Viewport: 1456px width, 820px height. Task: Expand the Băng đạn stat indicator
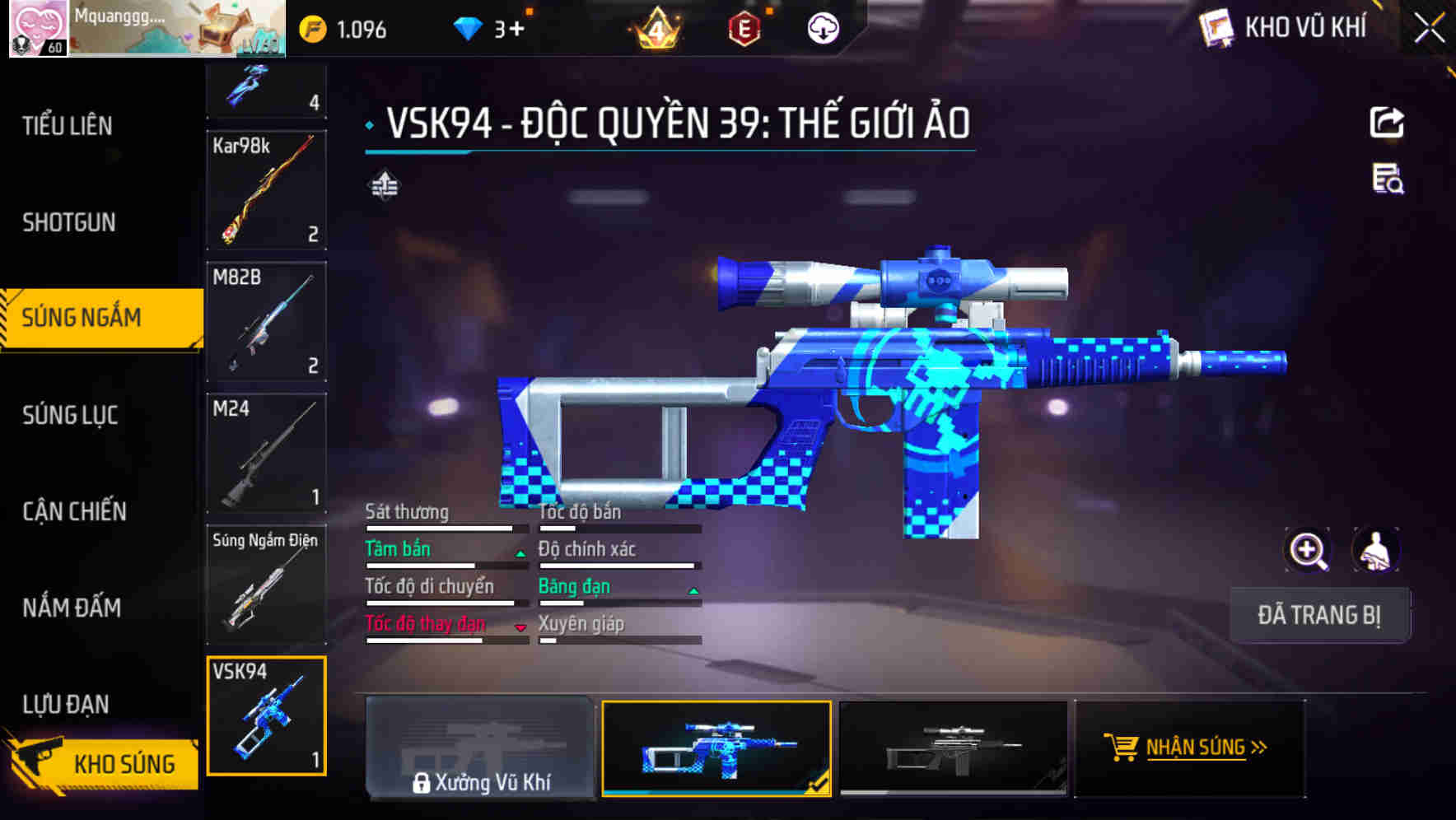click(x=692, y=590)
